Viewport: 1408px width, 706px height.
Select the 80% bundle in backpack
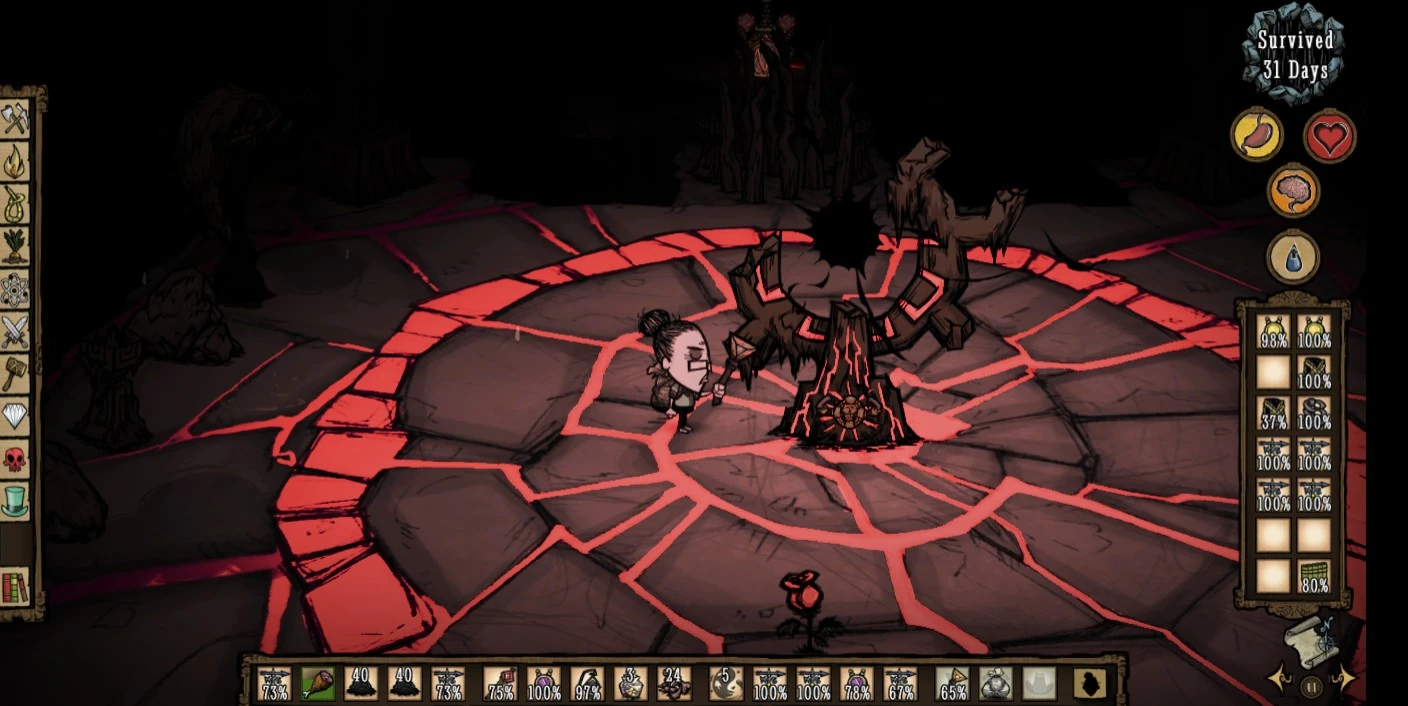pos(1314,577)
